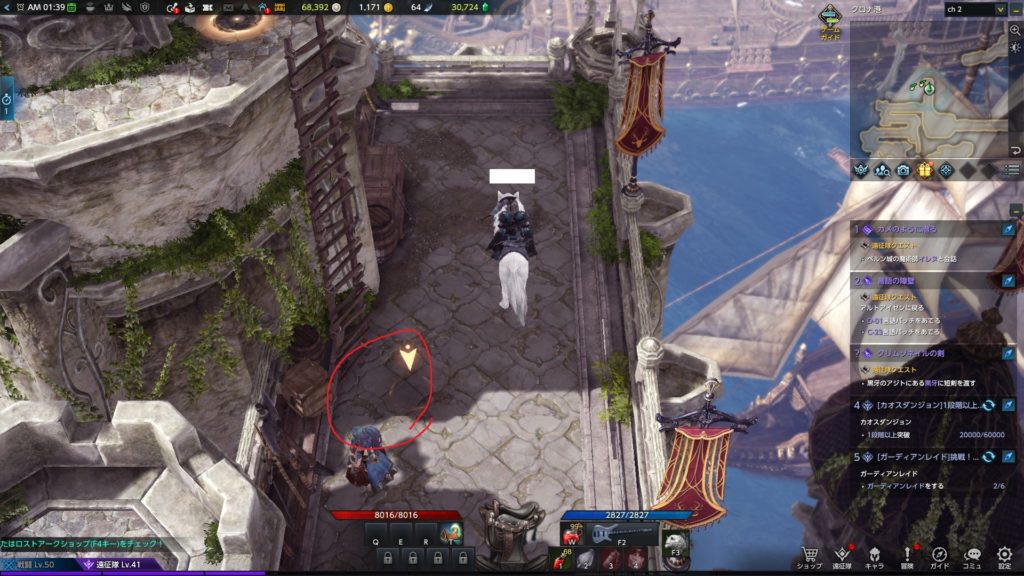
Task: Open the Settings (設定) gear menu
Action: click(1004, 555)
